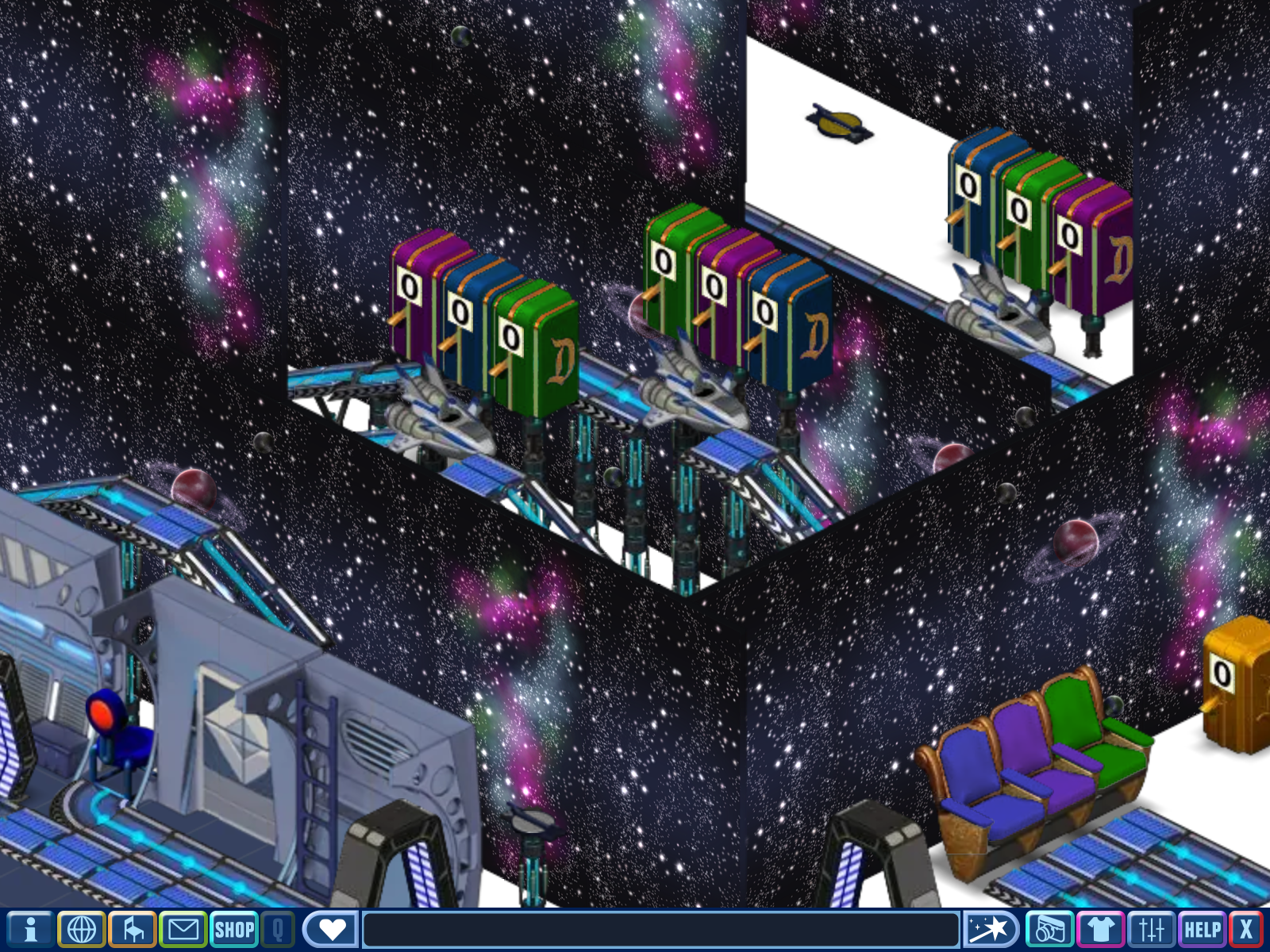Open the camera photo tool
The width and height of the screenshot is (1270, 952).
[1049, 929]
